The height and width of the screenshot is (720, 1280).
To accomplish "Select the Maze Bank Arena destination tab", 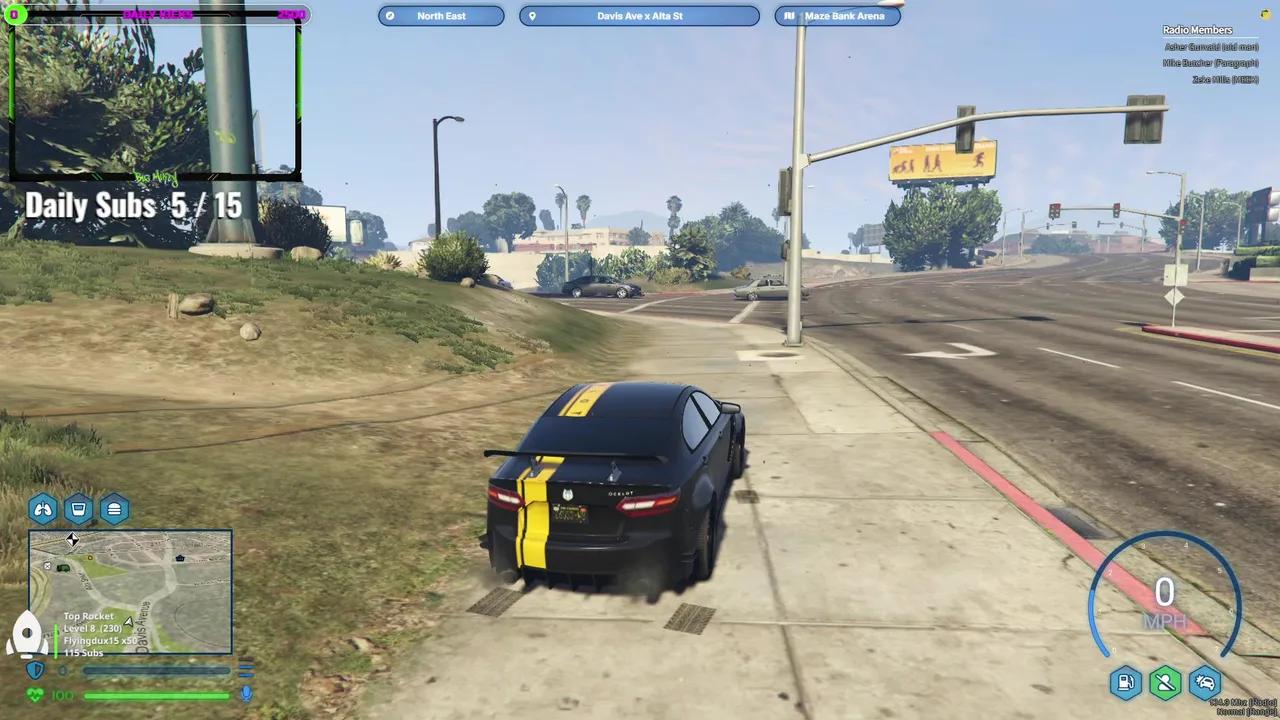I will pyautogui.click(x=838, y=15).
